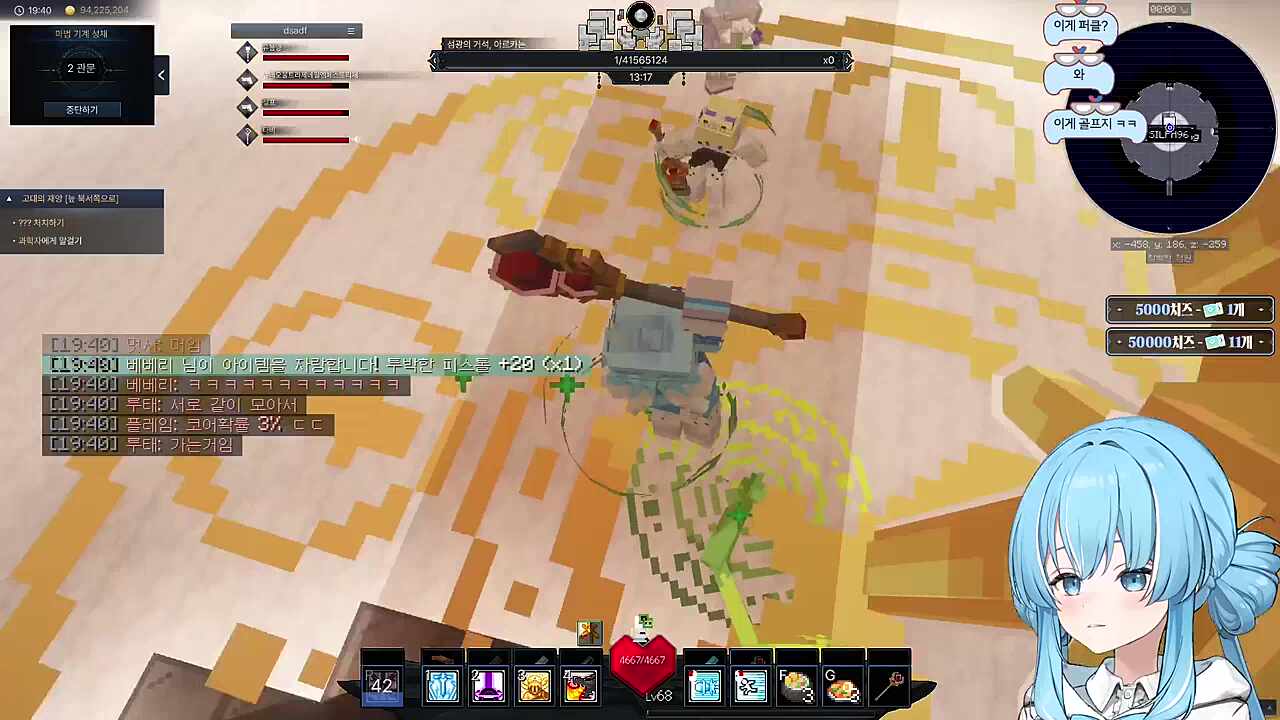
Task: Click the 5000치즈 donation banner
Action: (x=1189, y=310)
